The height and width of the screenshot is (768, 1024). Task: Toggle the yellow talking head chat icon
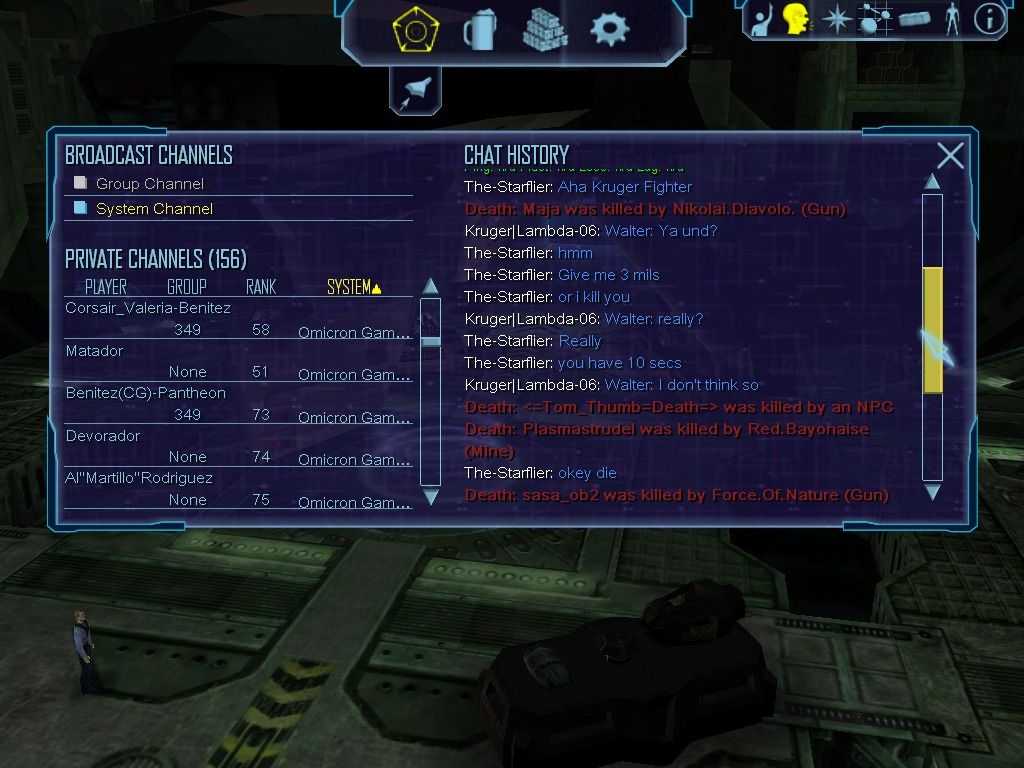[x=796, y=19]
